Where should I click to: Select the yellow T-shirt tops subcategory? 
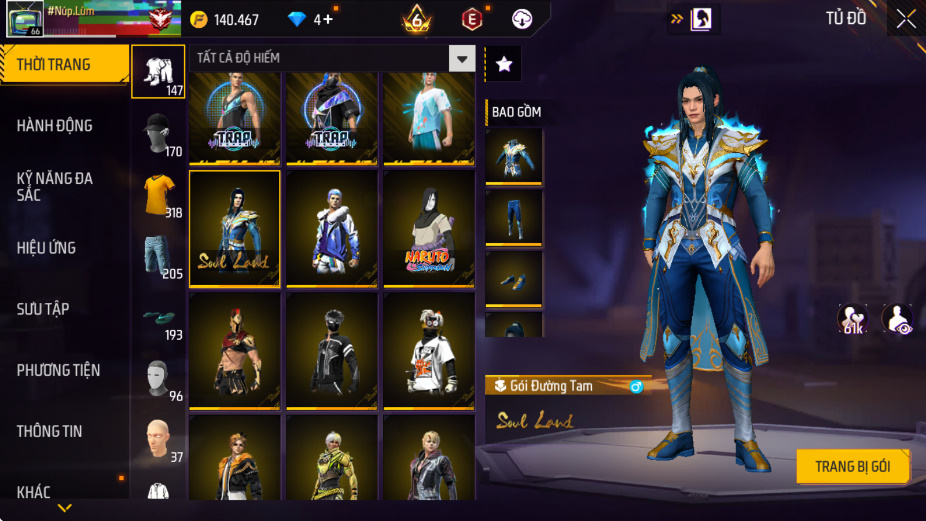click(x=159, y=195)
